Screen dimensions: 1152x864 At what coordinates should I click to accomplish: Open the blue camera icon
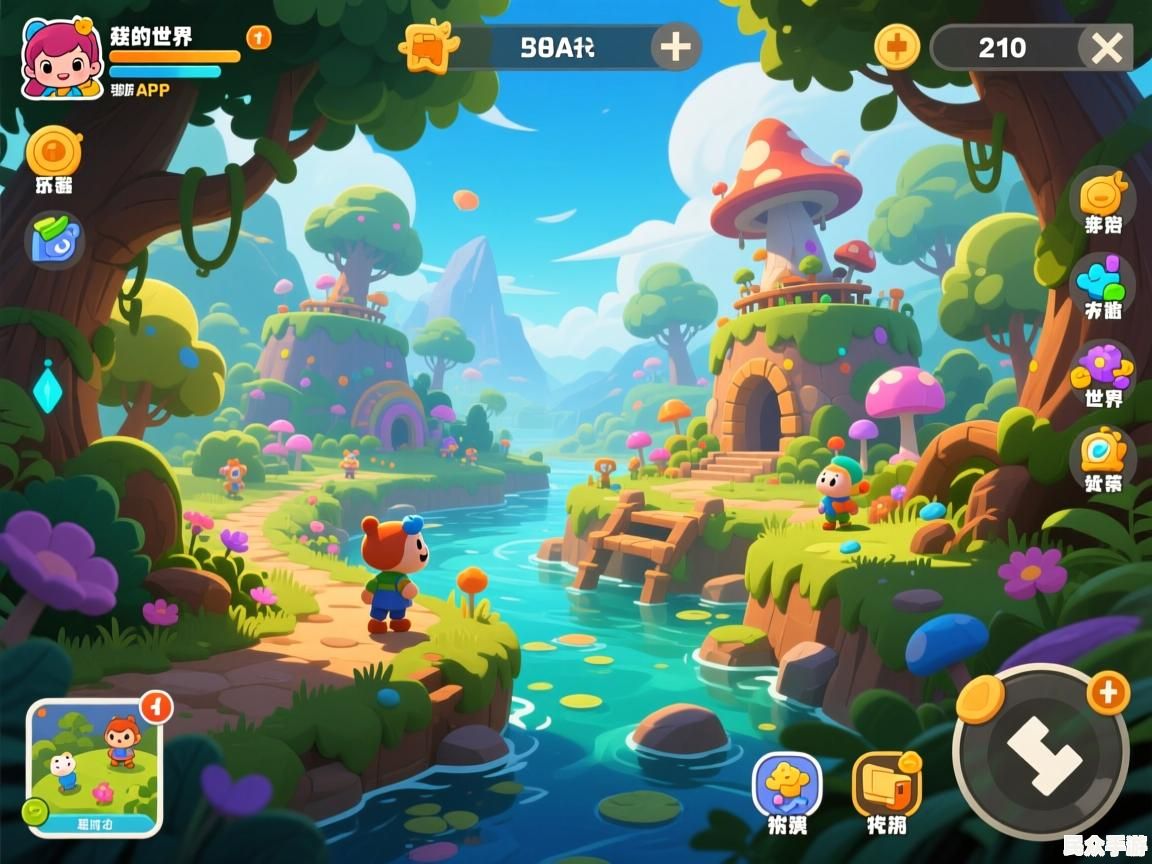point(55,240)
